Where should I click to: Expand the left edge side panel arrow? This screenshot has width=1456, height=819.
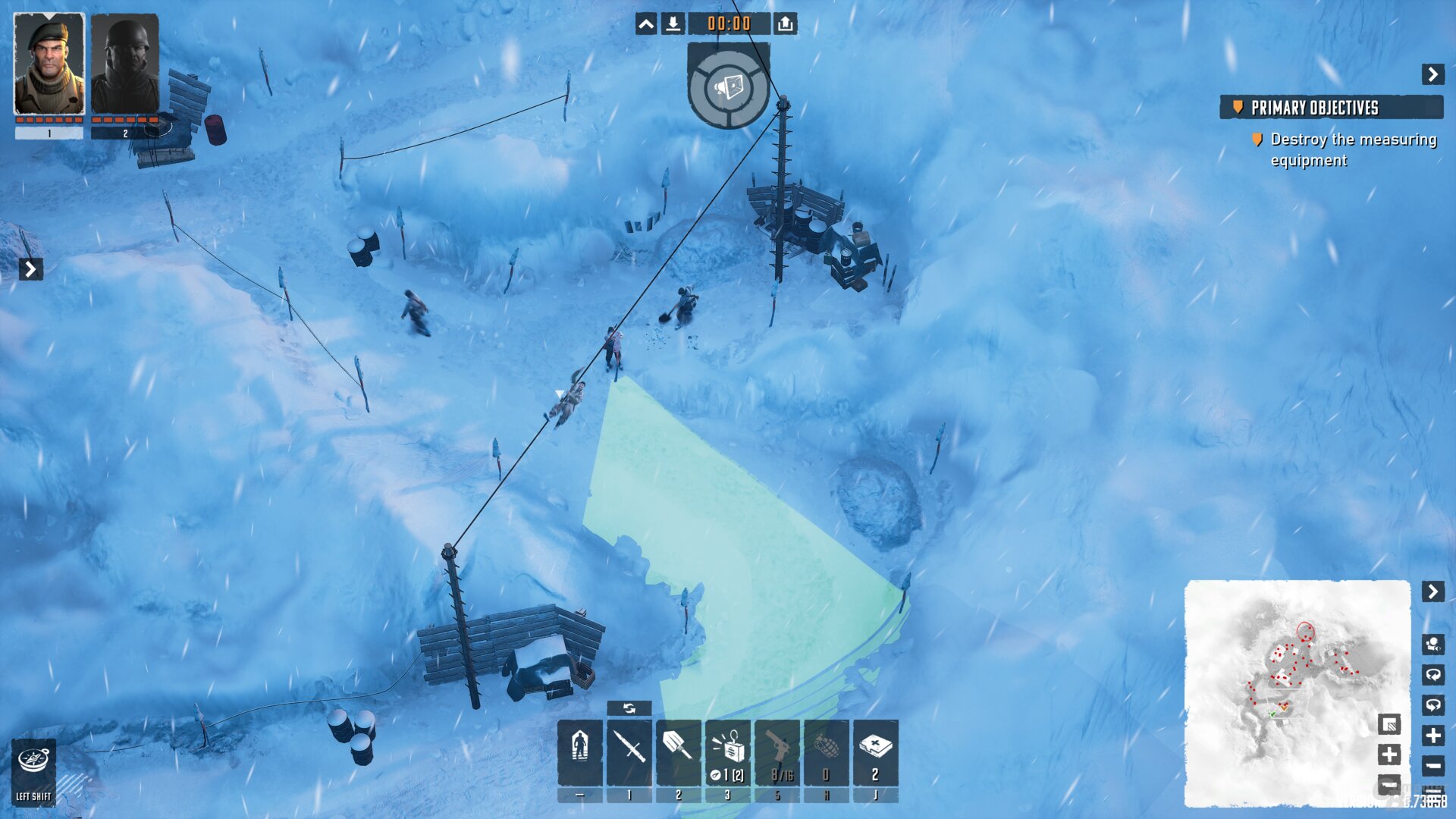coord(30,269)
